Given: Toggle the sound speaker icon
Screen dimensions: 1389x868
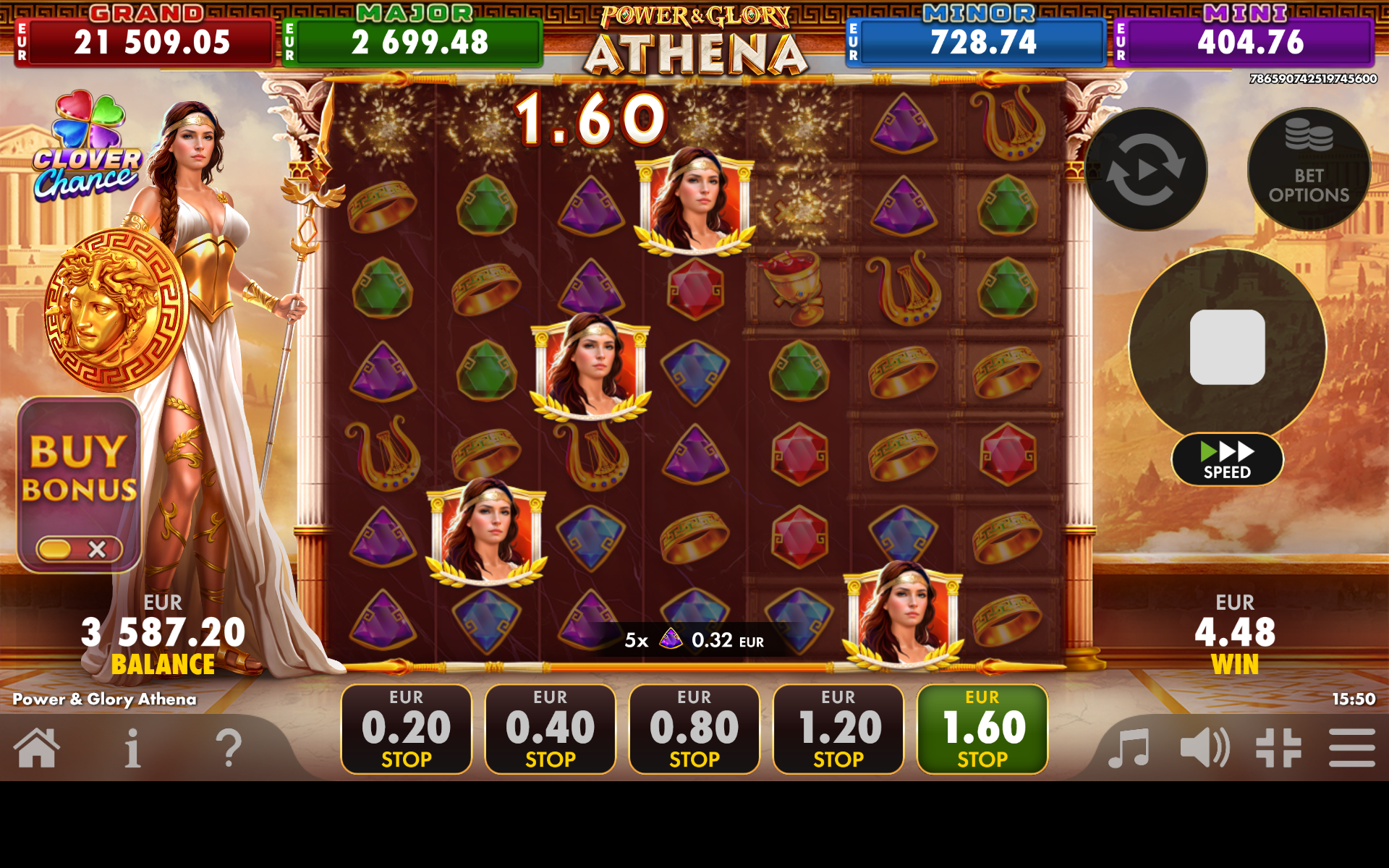Looking at the screenshot, I should pyautogui.click(x=1204, y=747).
